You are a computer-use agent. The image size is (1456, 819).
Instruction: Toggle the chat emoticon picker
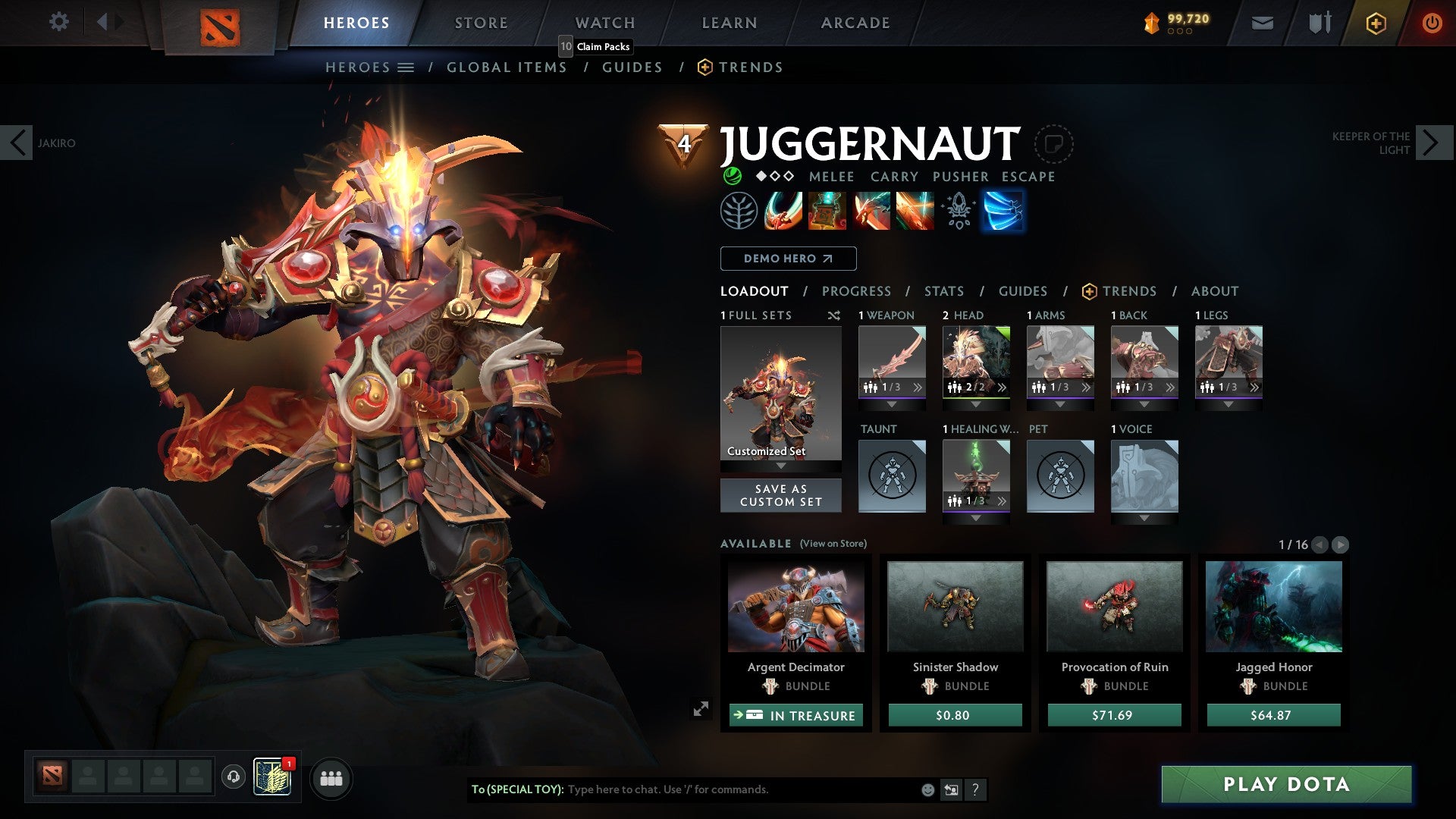pyautogui.click(x=927, y=789)
